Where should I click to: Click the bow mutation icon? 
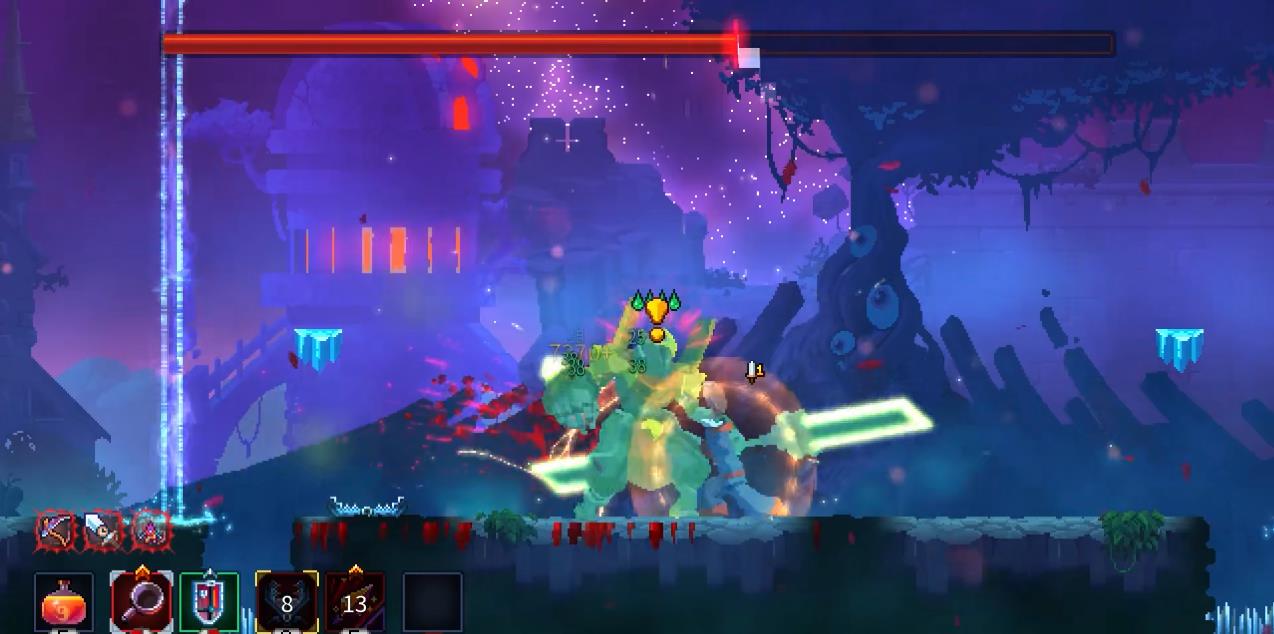point(56,531)
